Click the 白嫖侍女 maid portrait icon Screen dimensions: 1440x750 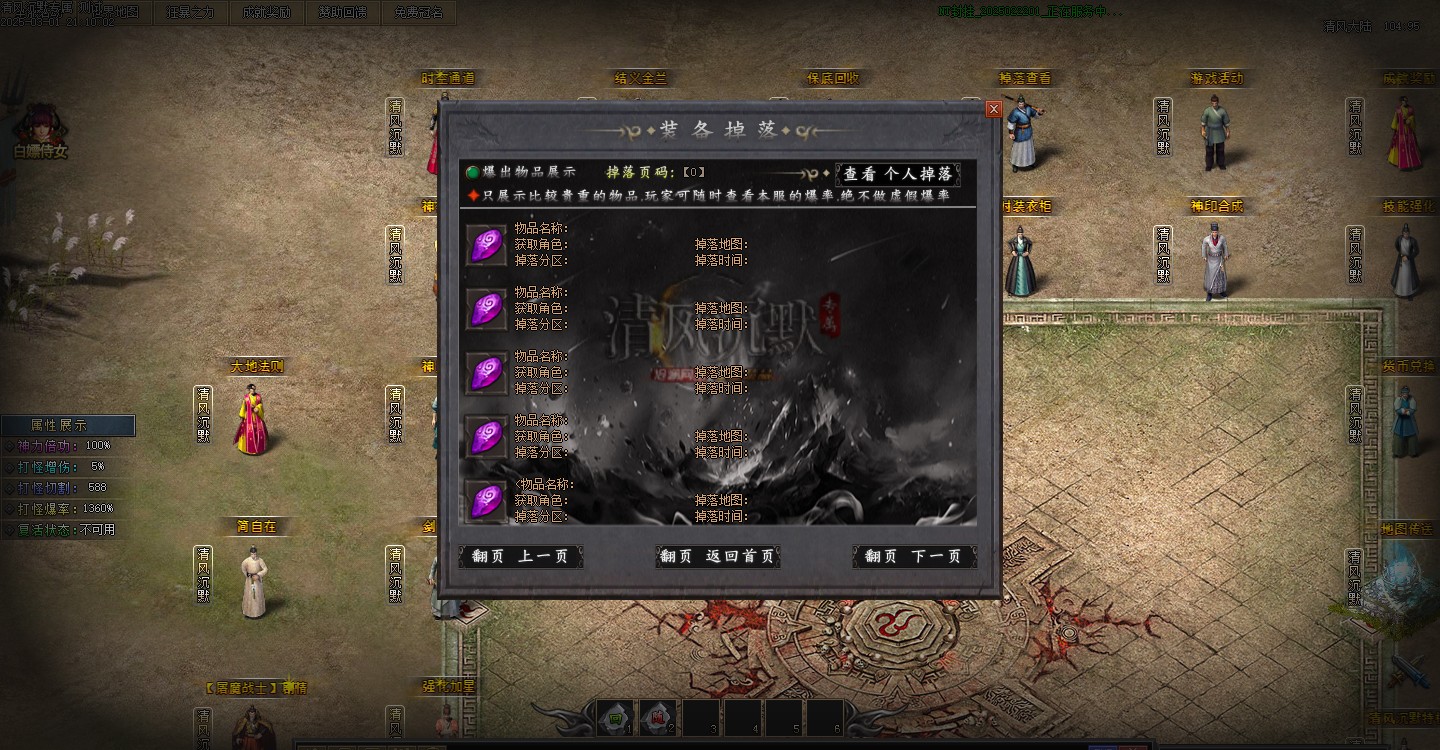[40, 124]
